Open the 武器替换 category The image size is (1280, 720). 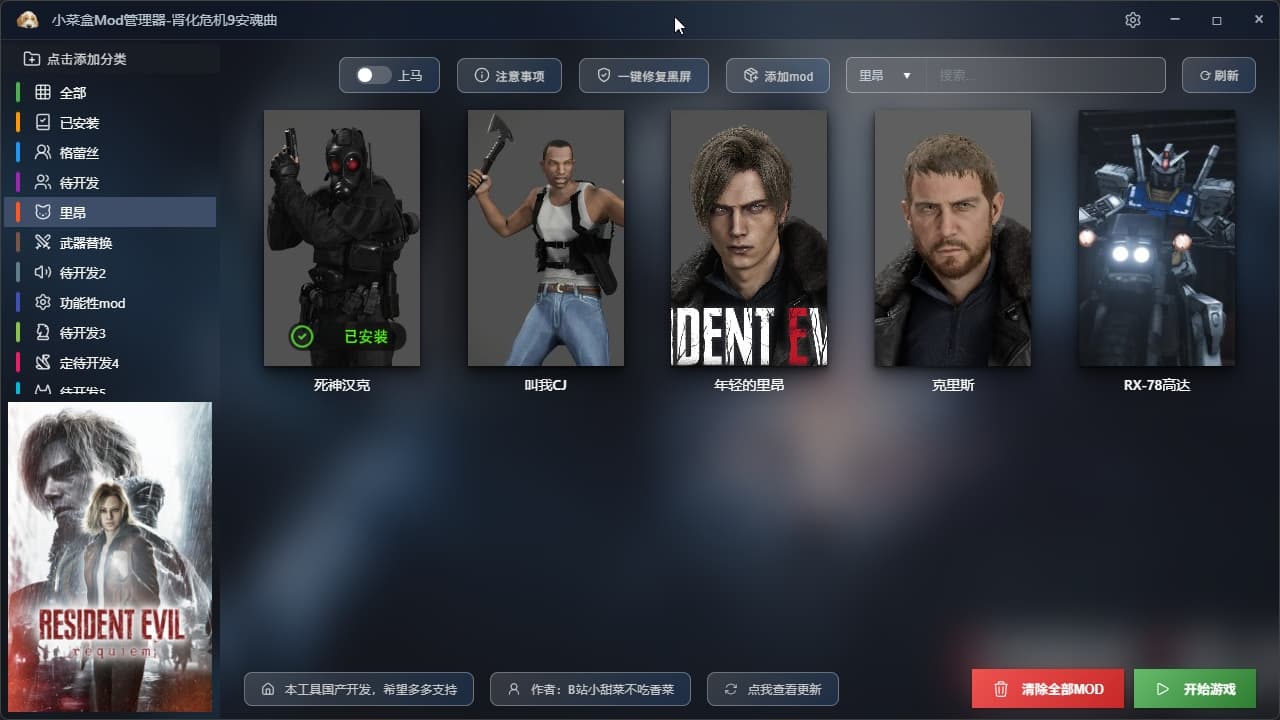[x=86, y=243]
